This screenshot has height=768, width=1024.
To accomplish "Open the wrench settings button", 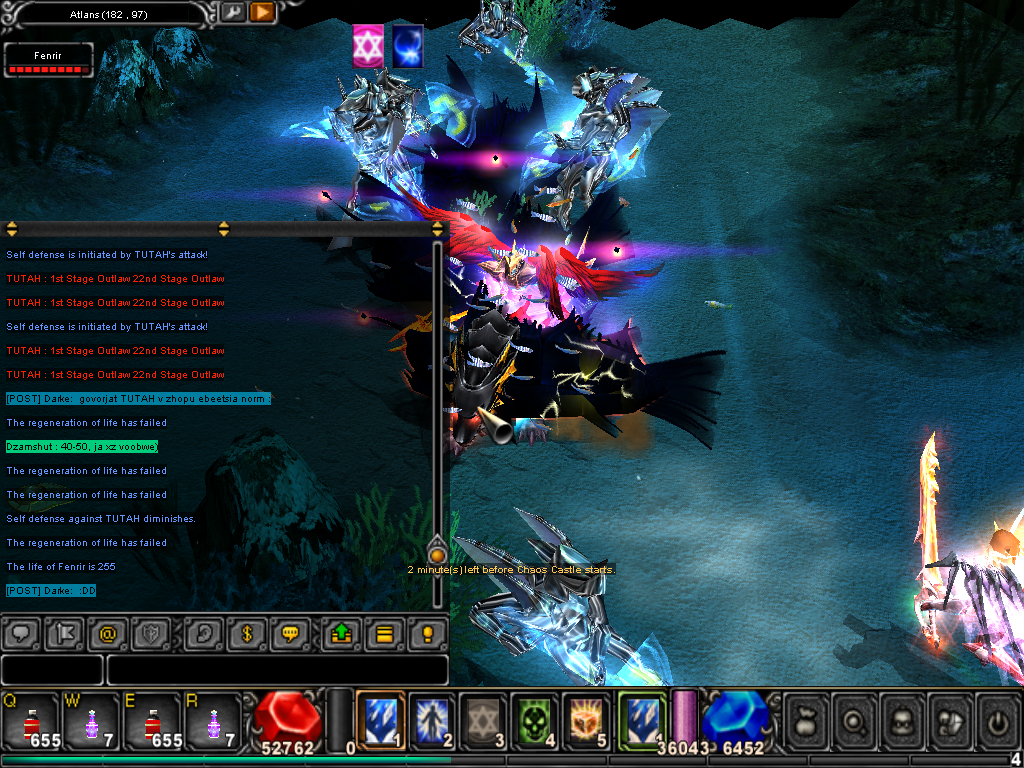I will coord(233,12).
